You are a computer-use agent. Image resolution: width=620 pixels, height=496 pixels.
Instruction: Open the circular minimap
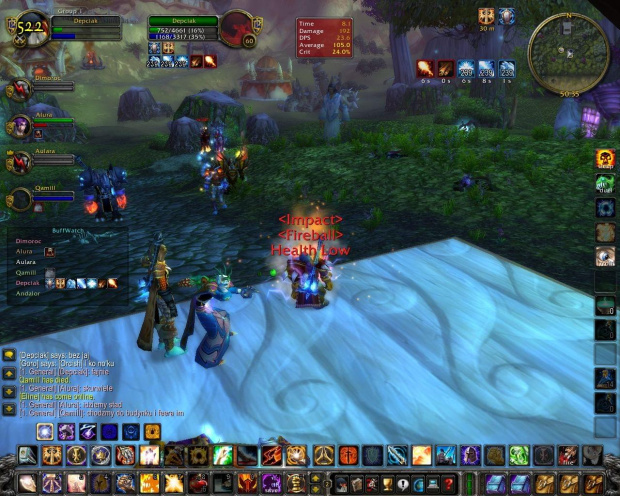567,52
